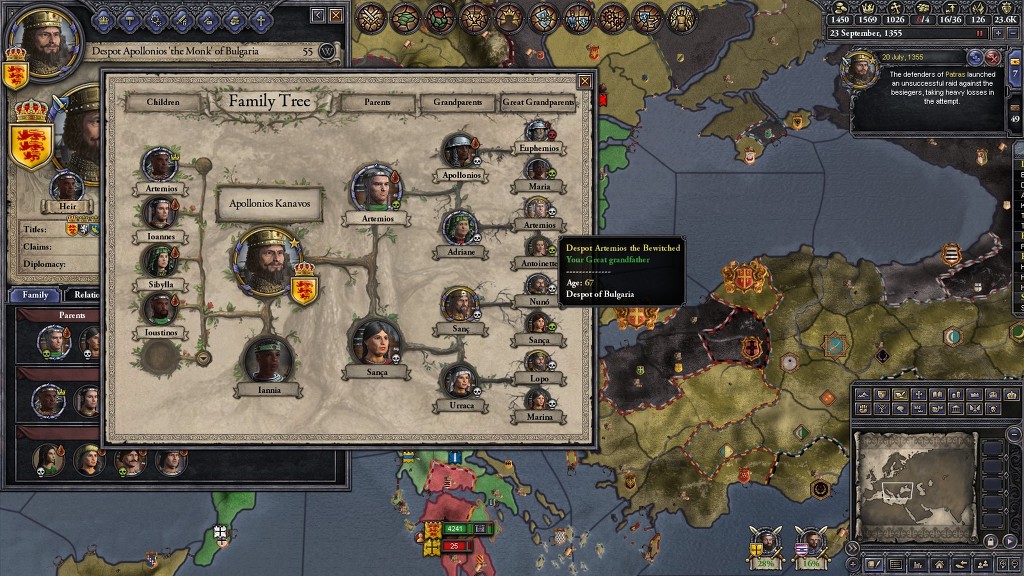This screenshot has width=1024, height=576.
Task: Select Sibylla's portrait in the children list
Action: pyautogui.click(x=160, y=260)
